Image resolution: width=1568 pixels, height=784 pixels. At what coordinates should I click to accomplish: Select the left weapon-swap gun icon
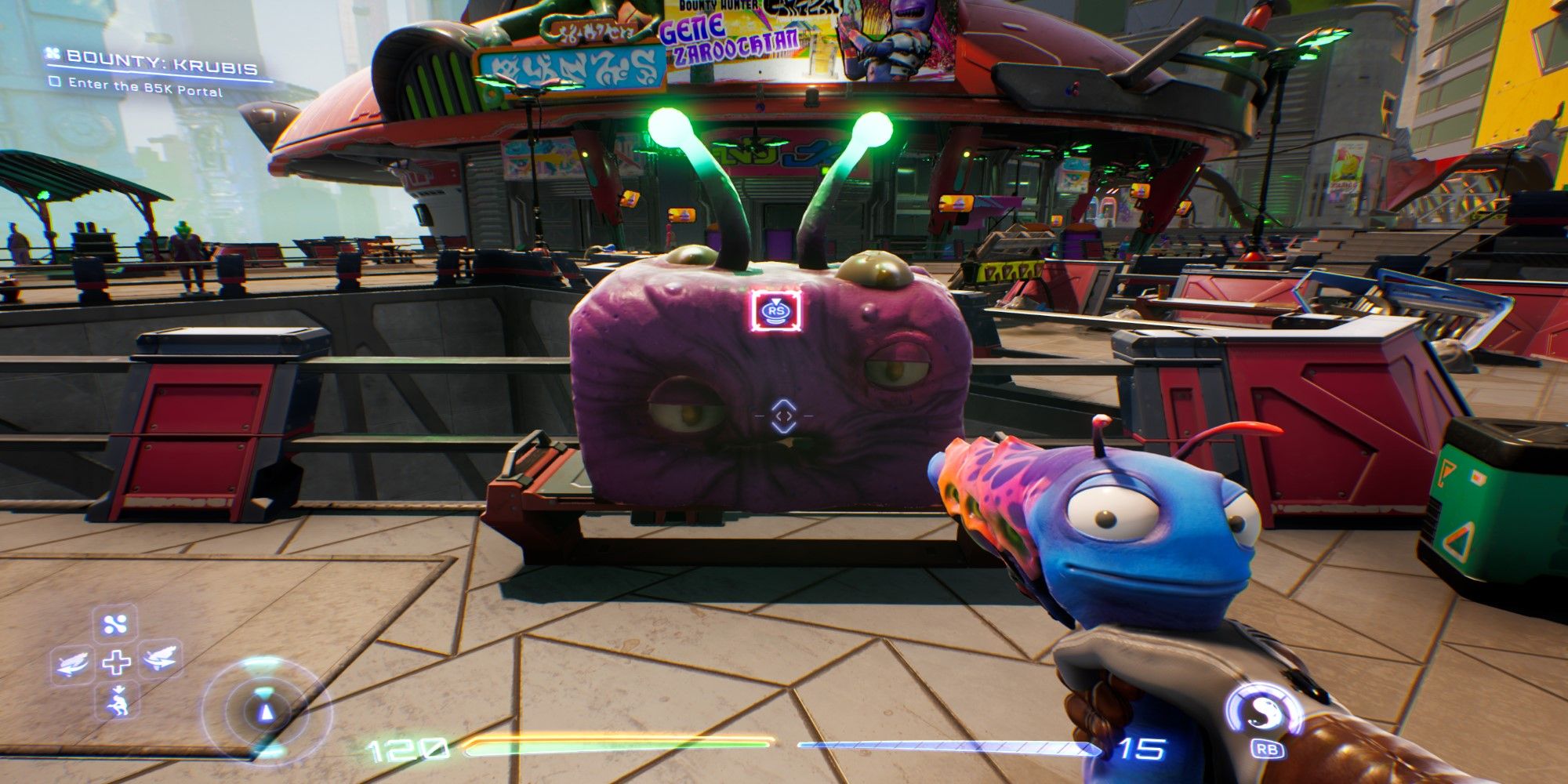(x=71, y=663)
